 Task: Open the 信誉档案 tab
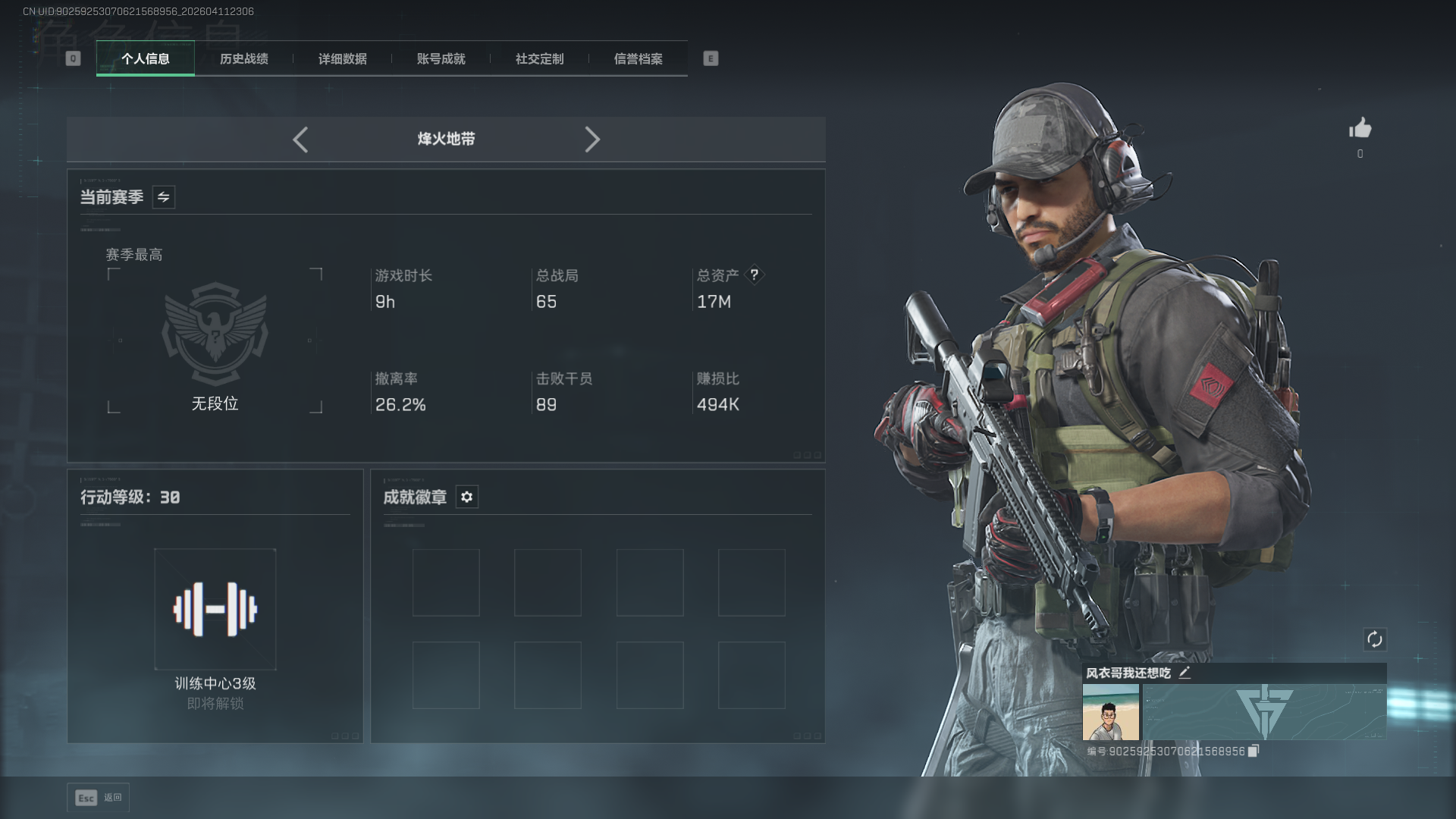pyautogui.click(x=639, y=59)
